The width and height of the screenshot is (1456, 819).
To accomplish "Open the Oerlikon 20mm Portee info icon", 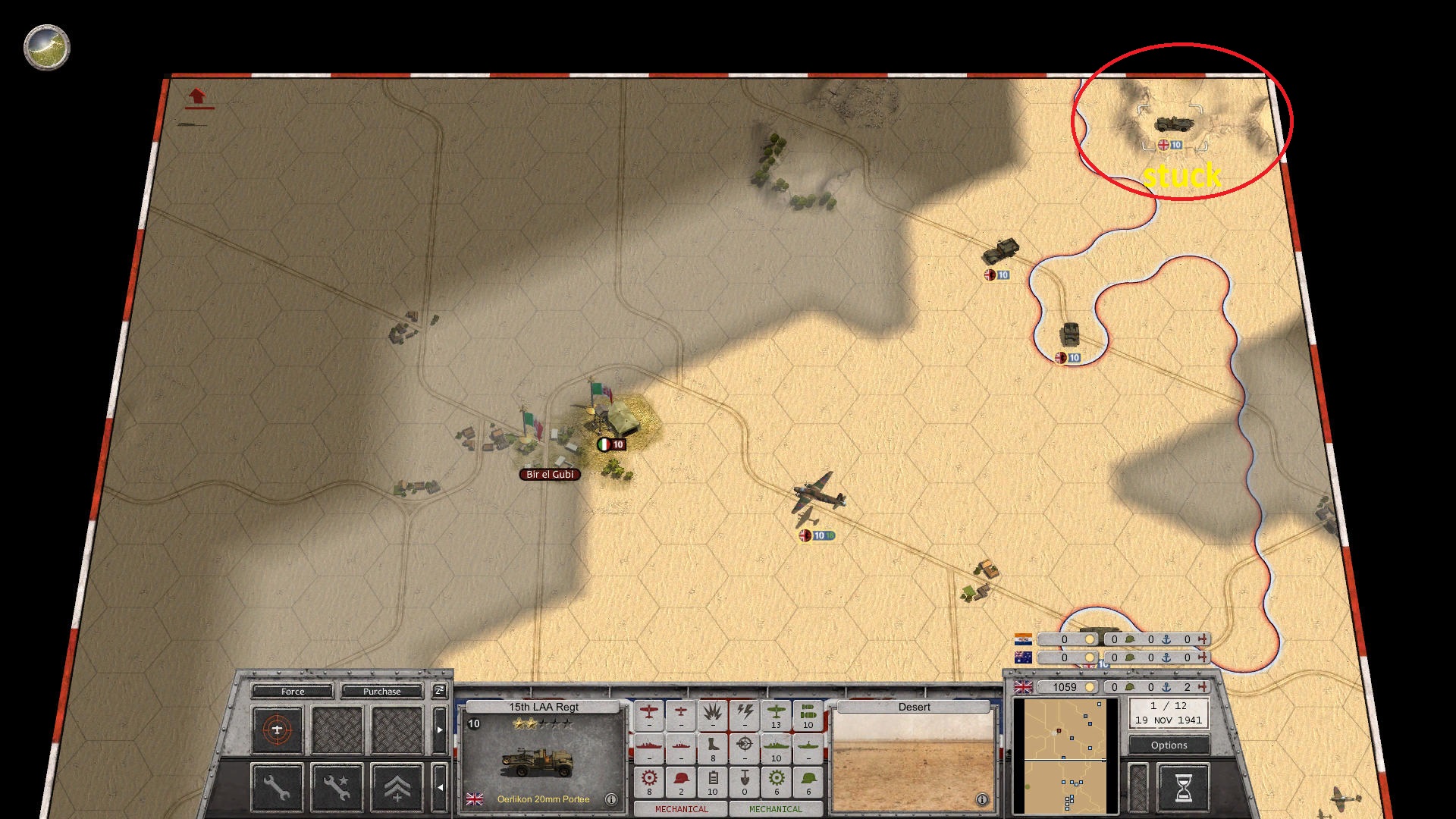I will pos(610,799).
